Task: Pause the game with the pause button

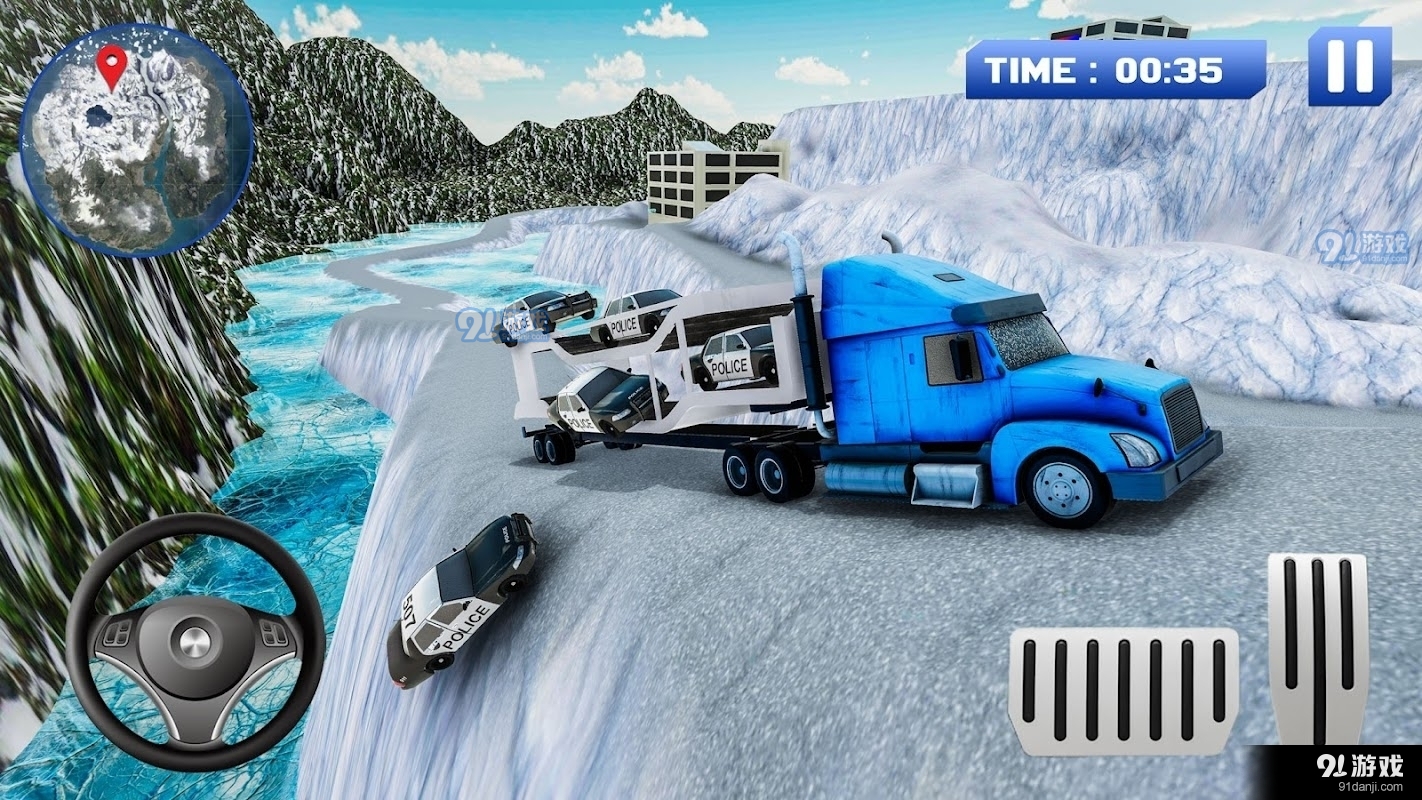Action: point(1349,66)
